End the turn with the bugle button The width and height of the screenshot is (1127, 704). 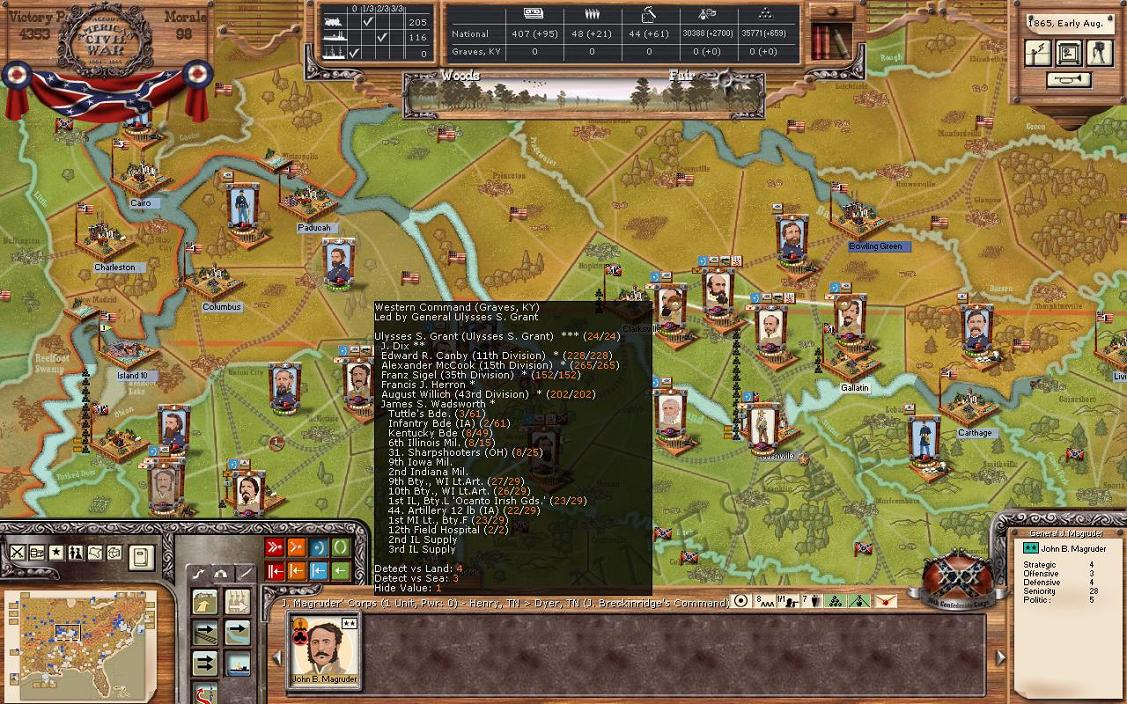[1068, 80]
